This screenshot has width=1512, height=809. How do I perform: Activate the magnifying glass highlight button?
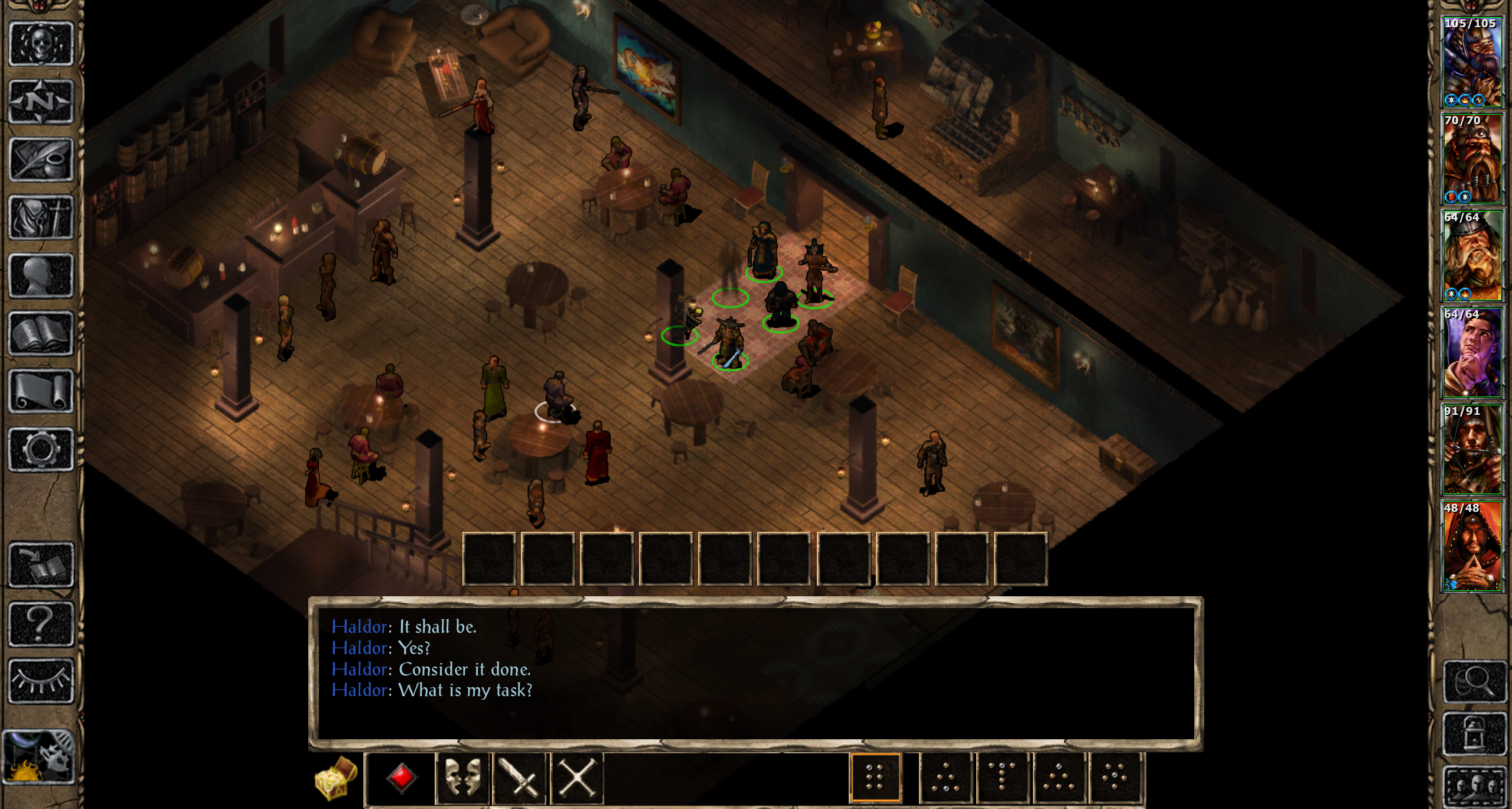[1474, 681]
